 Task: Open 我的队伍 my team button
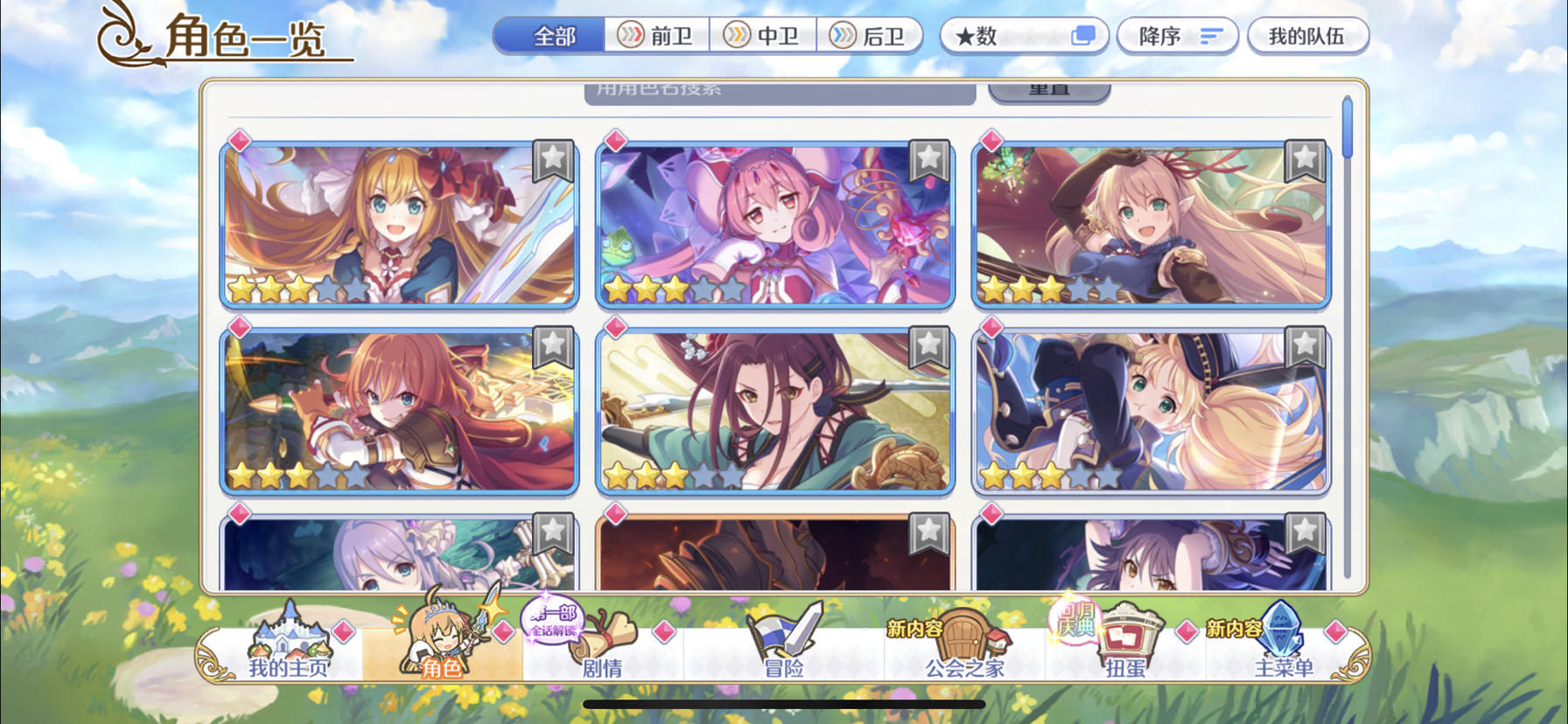click(x=1309, y=35)
